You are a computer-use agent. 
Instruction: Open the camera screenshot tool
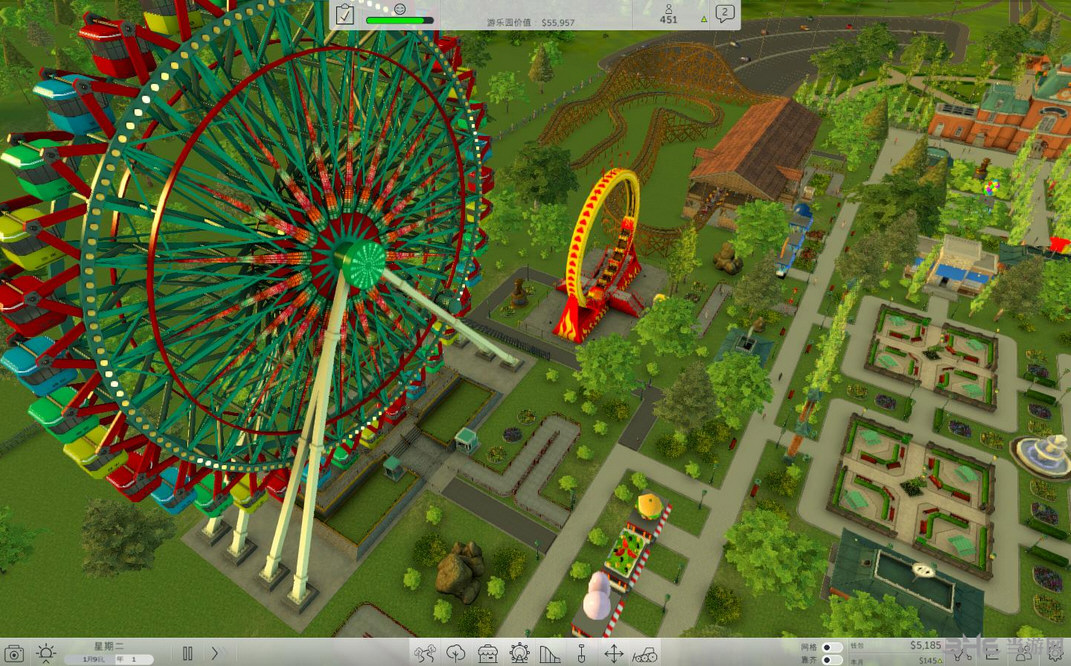[x=15, y=653]
